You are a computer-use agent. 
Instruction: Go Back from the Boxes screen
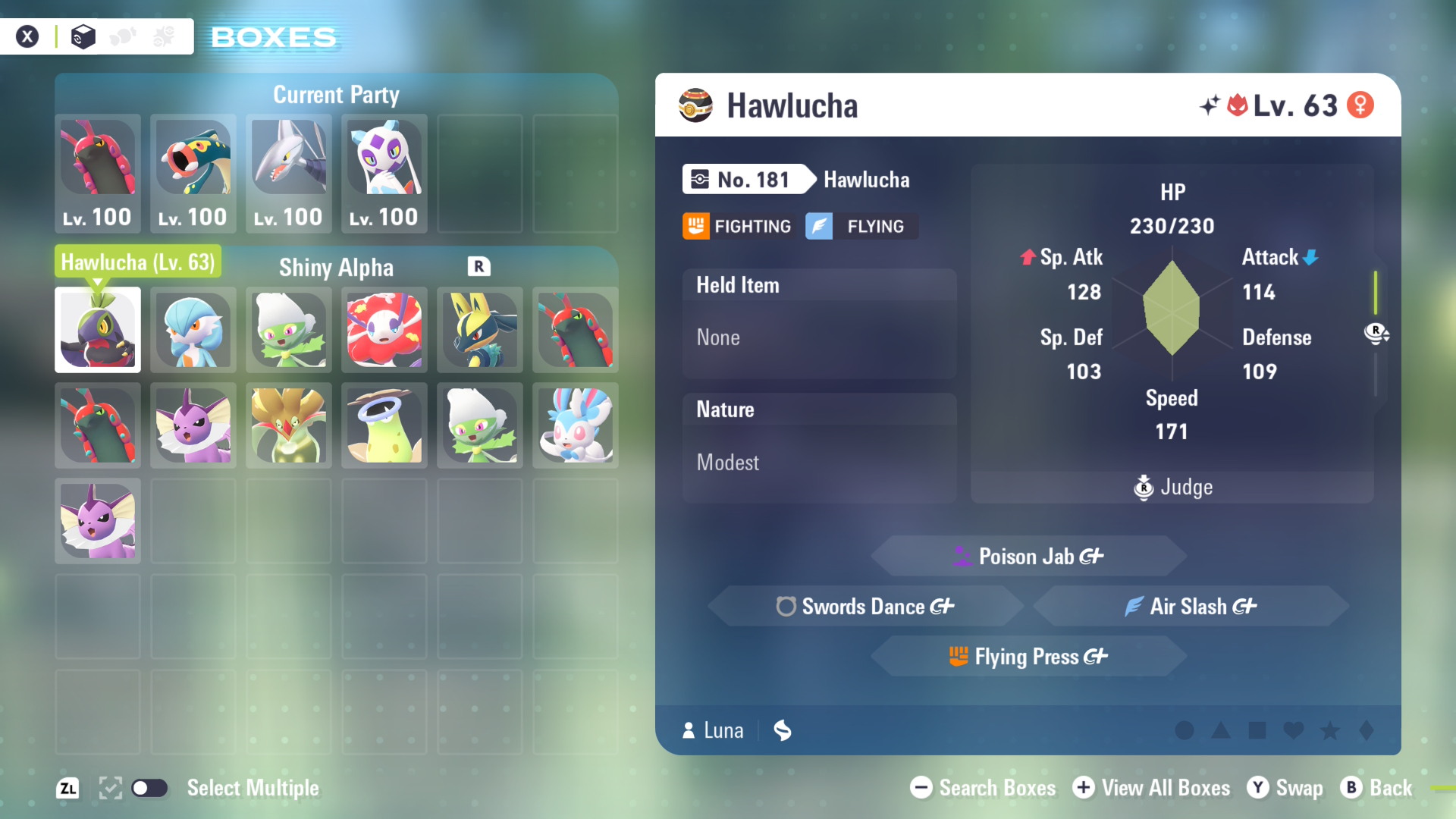[x=1376, y=789]
